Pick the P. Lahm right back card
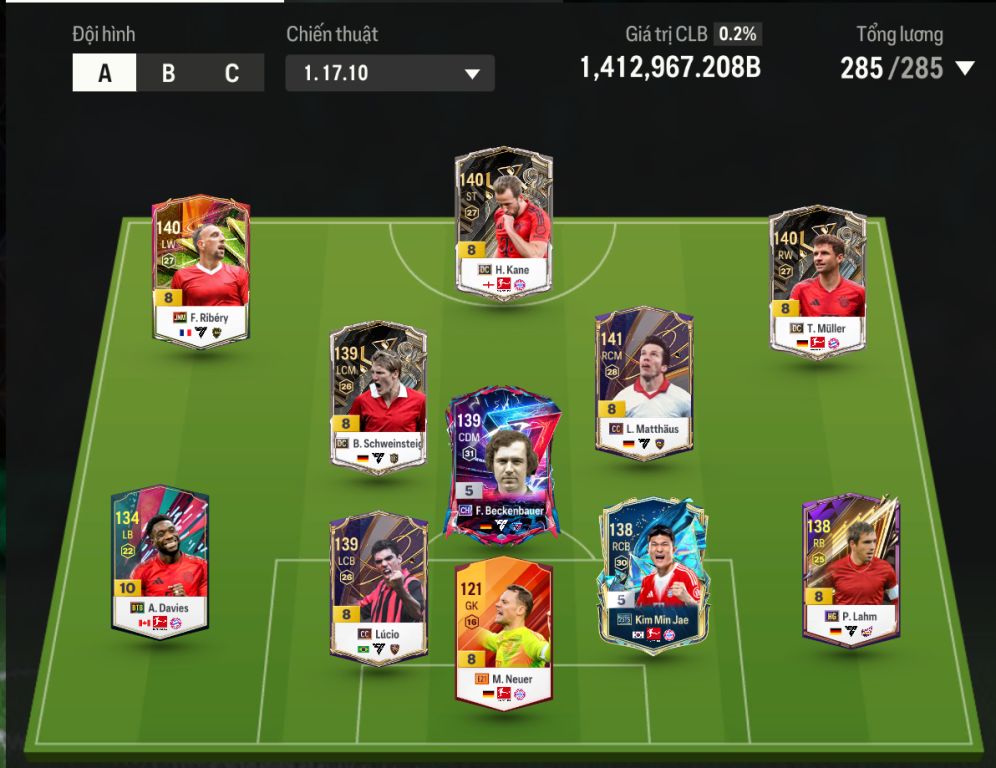Viewport: 996px width, 768px height. pos(851,566)
